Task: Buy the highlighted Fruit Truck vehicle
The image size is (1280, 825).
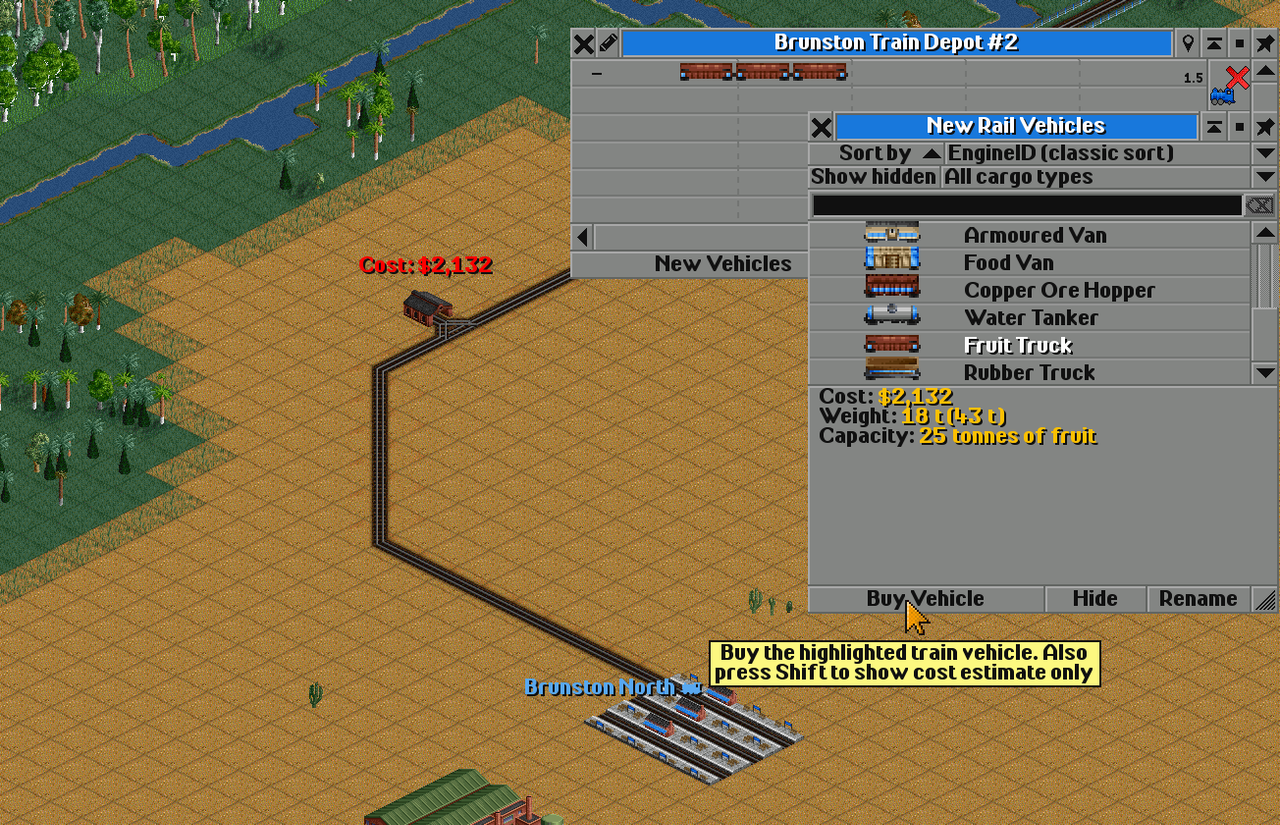Action: click(925, 599)
